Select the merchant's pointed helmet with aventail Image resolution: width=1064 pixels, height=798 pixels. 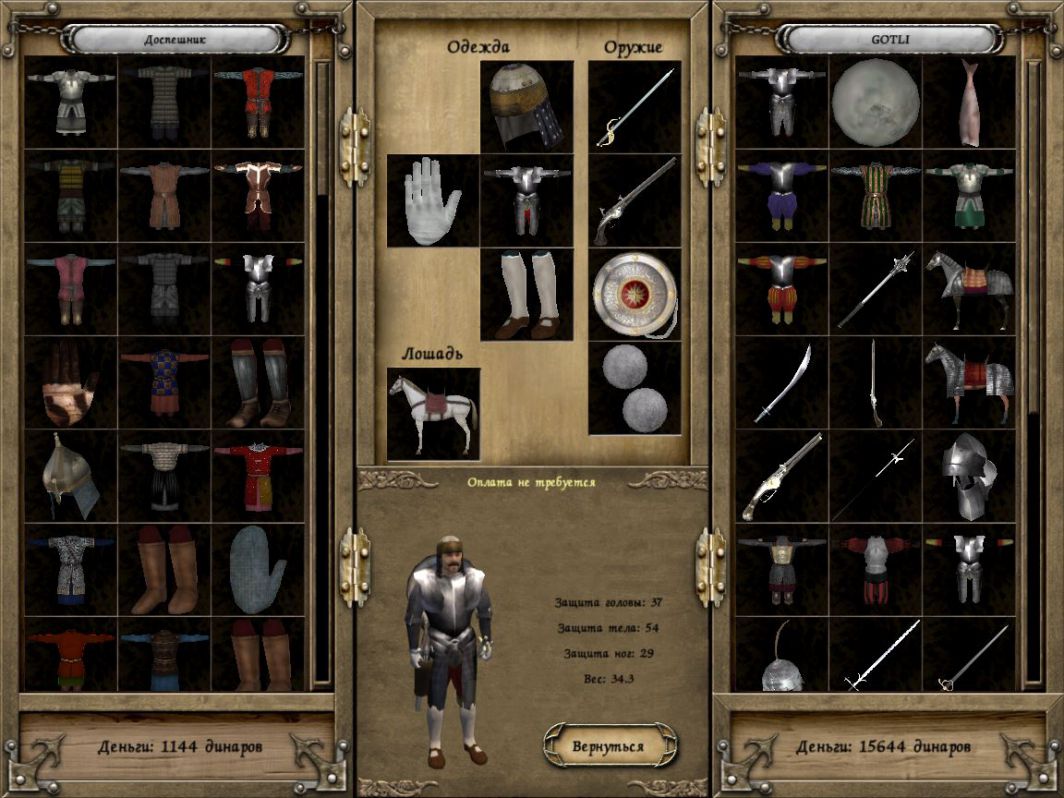[x=71, y=478]
